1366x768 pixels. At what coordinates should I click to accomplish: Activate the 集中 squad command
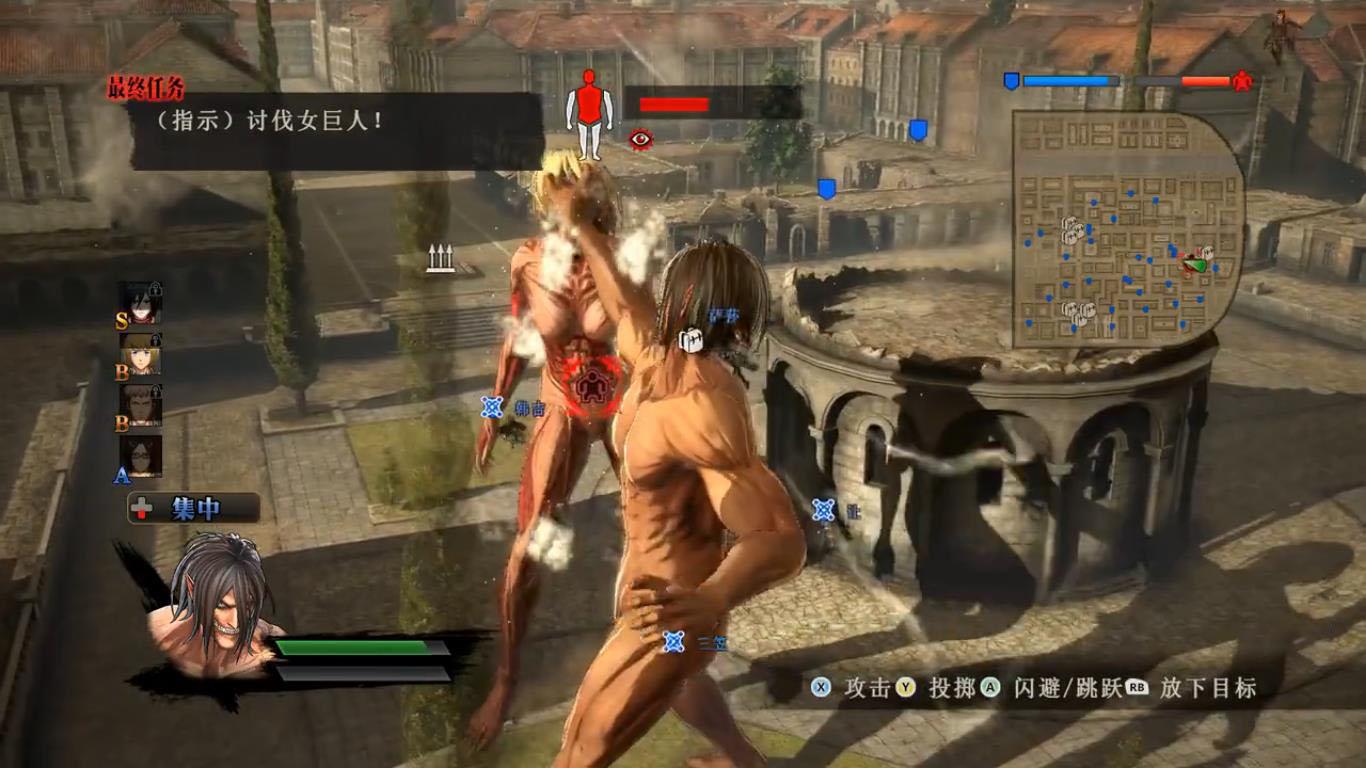click(194, 509)
